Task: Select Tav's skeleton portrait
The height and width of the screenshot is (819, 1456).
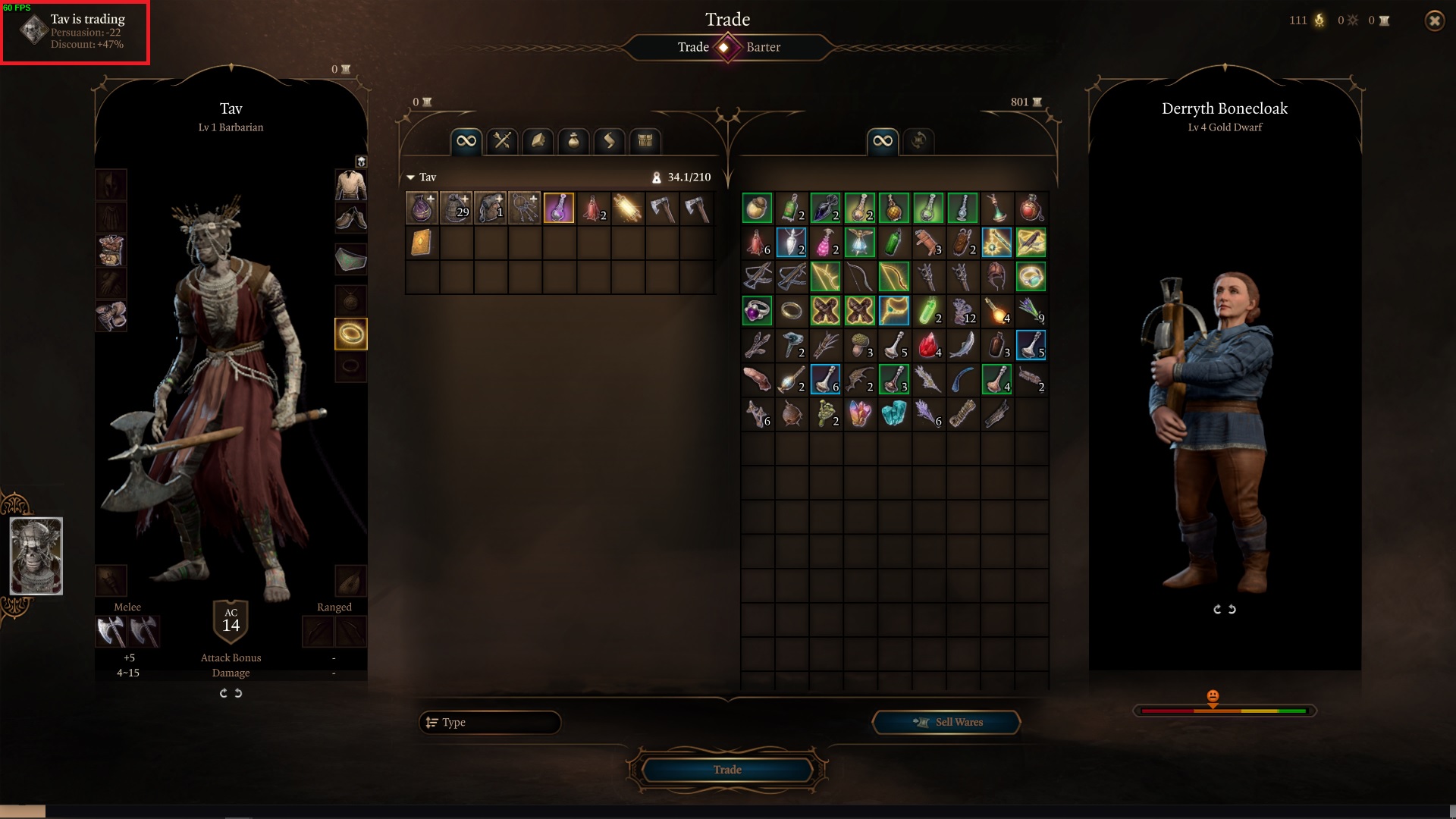Action: 36,556
